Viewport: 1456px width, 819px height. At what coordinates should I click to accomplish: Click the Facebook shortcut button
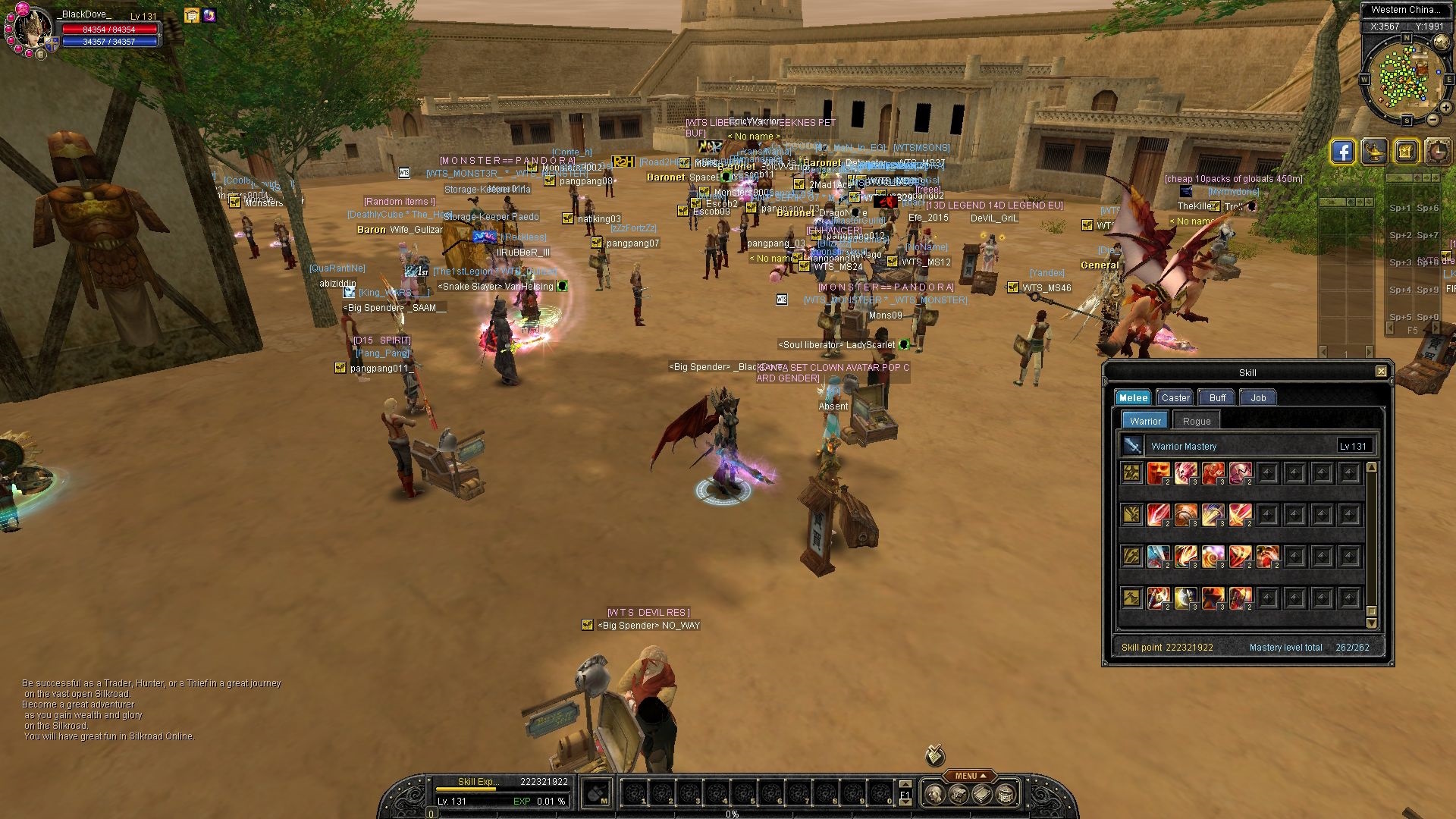tap(1342, 152)
